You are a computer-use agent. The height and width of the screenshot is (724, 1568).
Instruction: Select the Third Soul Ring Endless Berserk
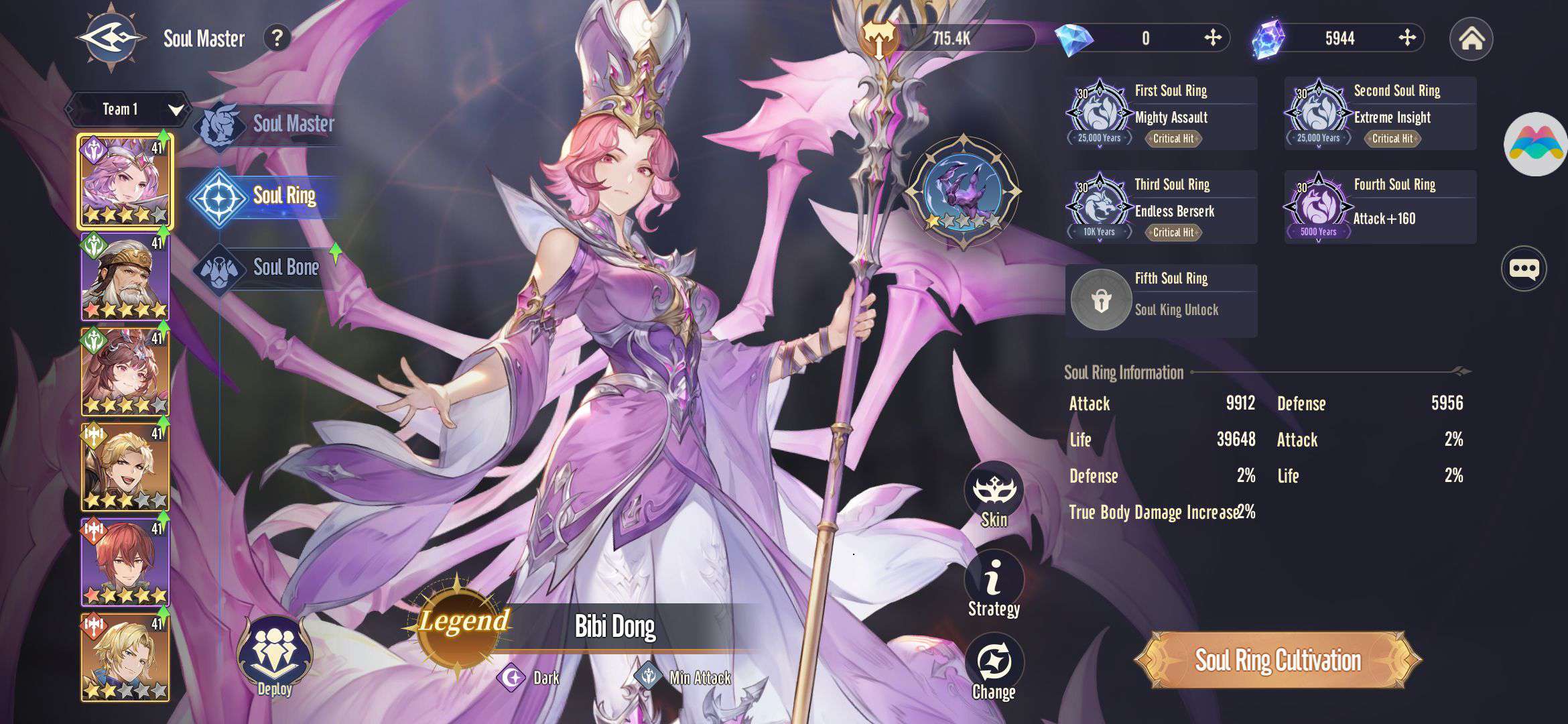(x=1161, y=207)
